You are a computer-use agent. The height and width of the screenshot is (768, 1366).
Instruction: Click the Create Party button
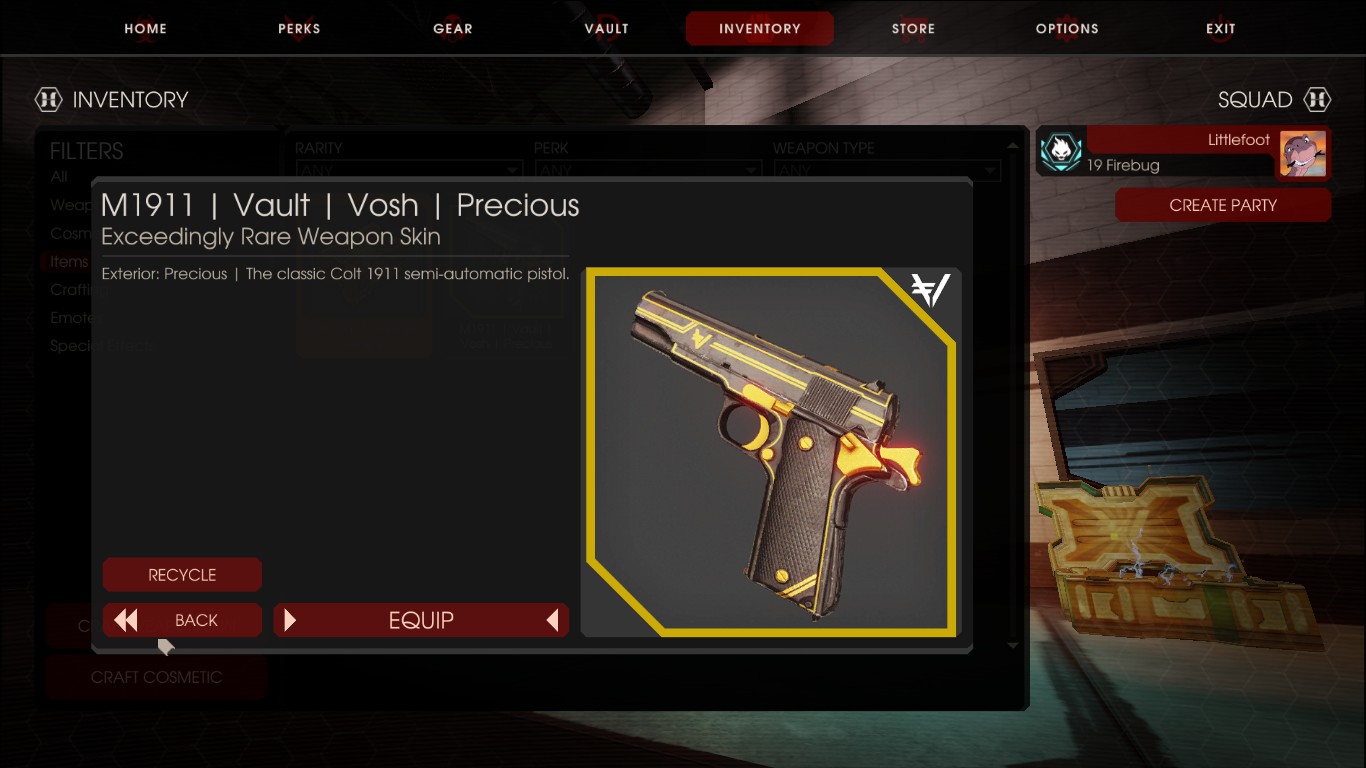[1223, 205]
